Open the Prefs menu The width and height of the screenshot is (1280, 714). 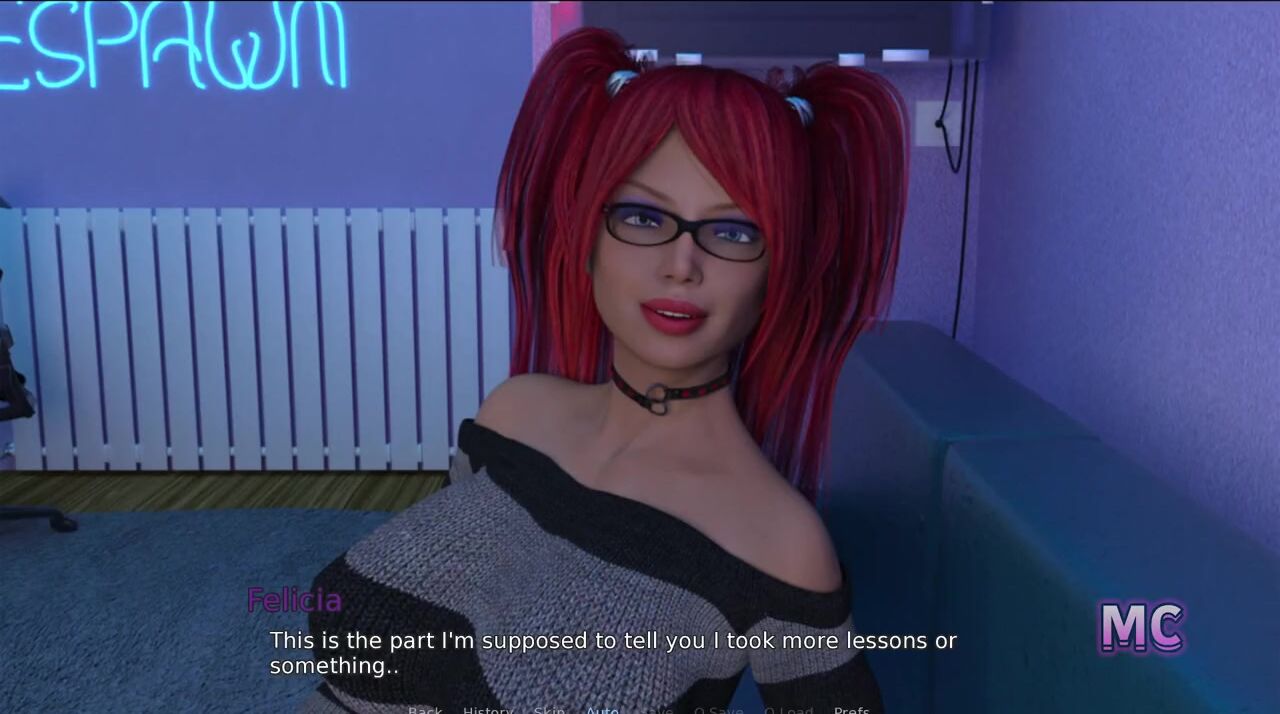[x=851, y=709]
